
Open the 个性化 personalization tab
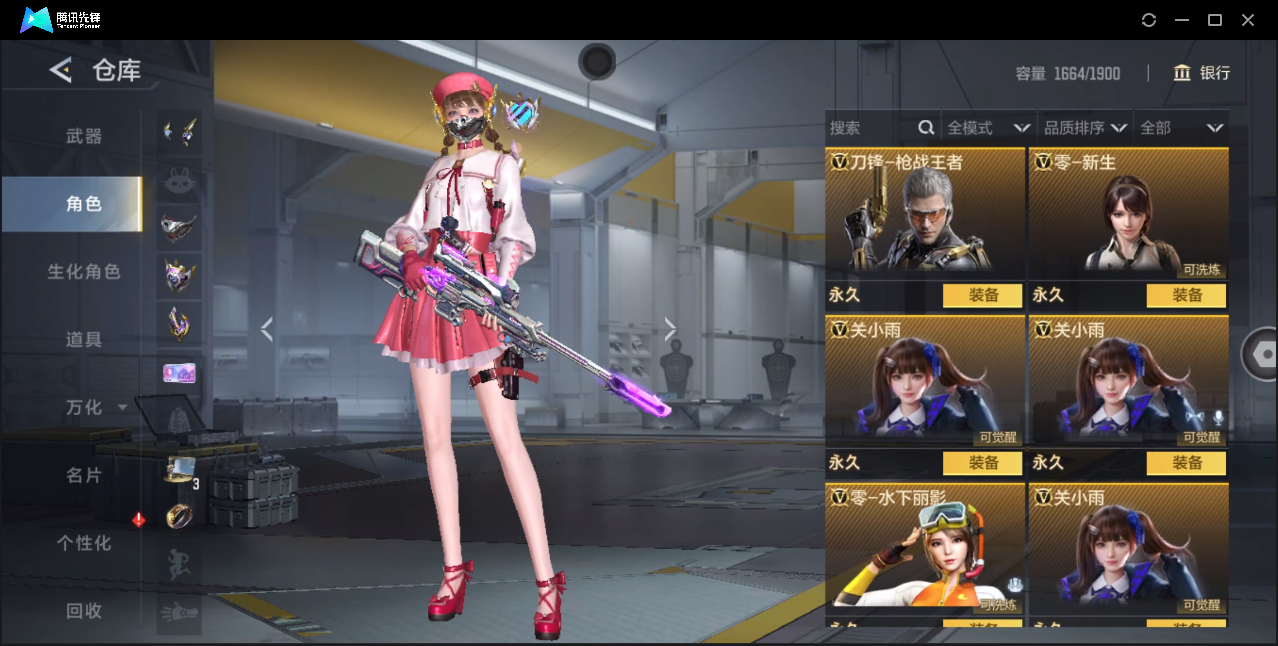(84, 543)
